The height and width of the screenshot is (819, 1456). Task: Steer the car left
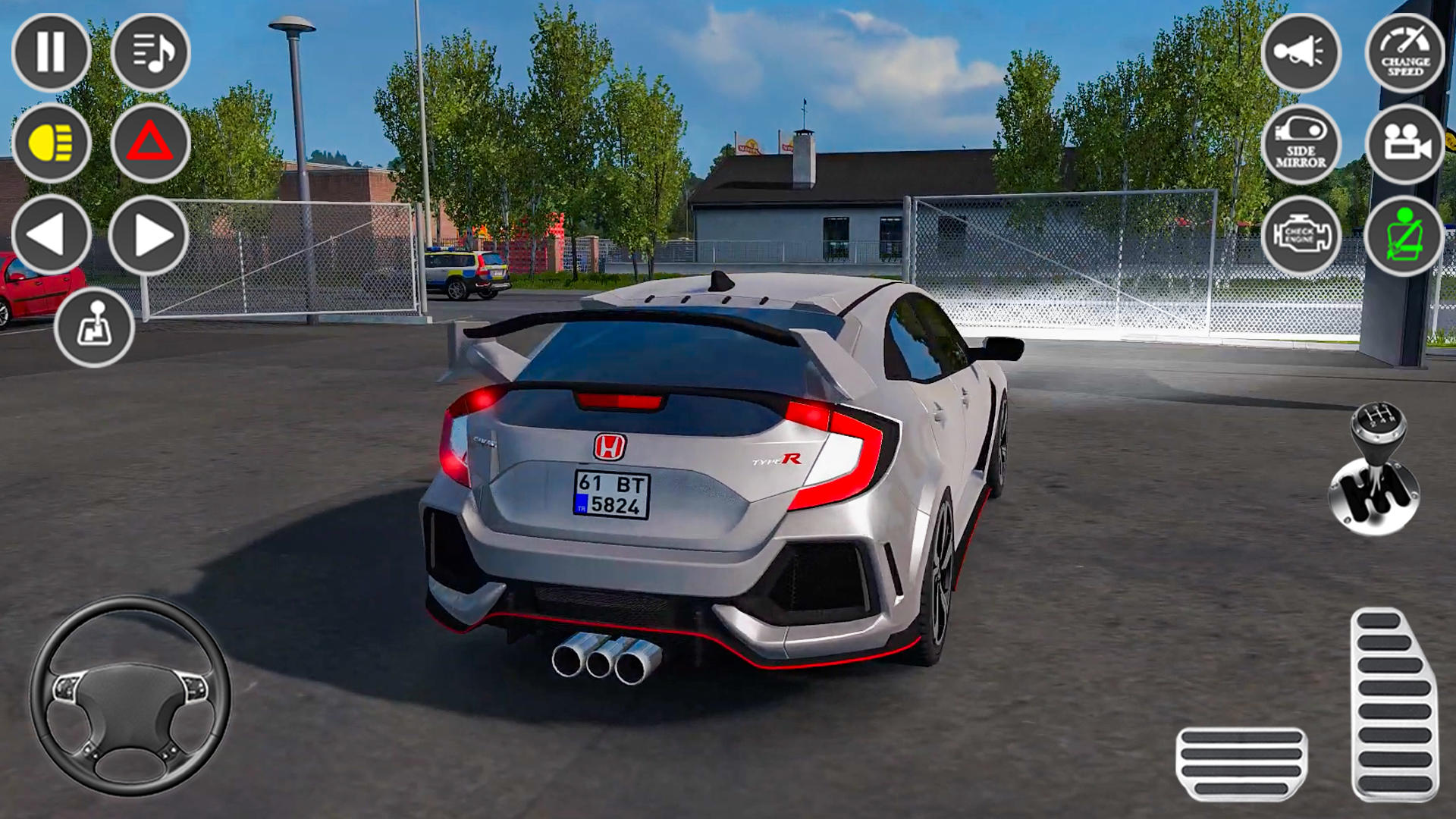coord(49,231)
